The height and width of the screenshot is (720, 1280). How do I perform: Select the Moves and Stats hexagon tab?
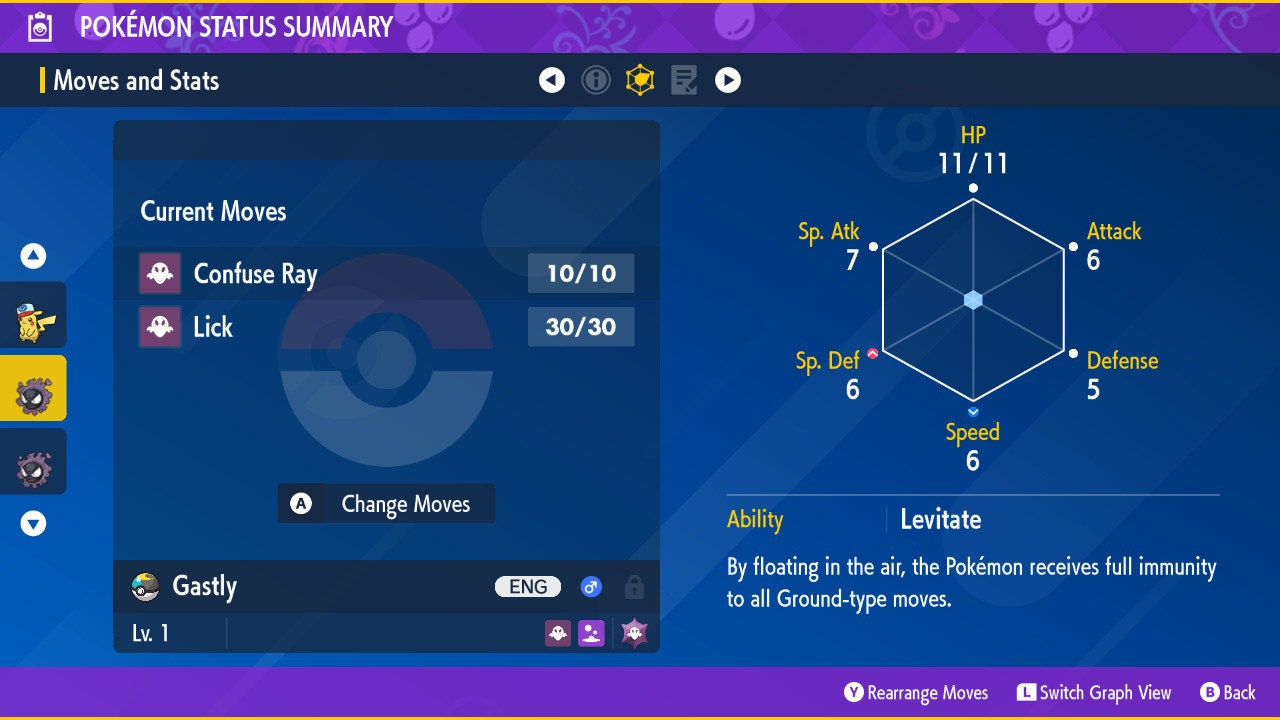(x=640, y=80)
